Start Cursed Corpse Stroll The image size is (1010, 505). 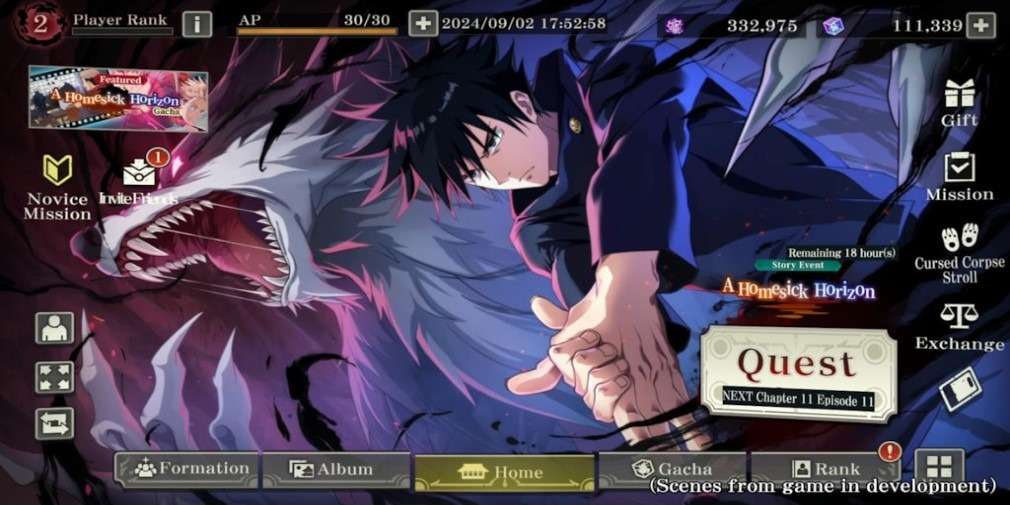(959, 253)
